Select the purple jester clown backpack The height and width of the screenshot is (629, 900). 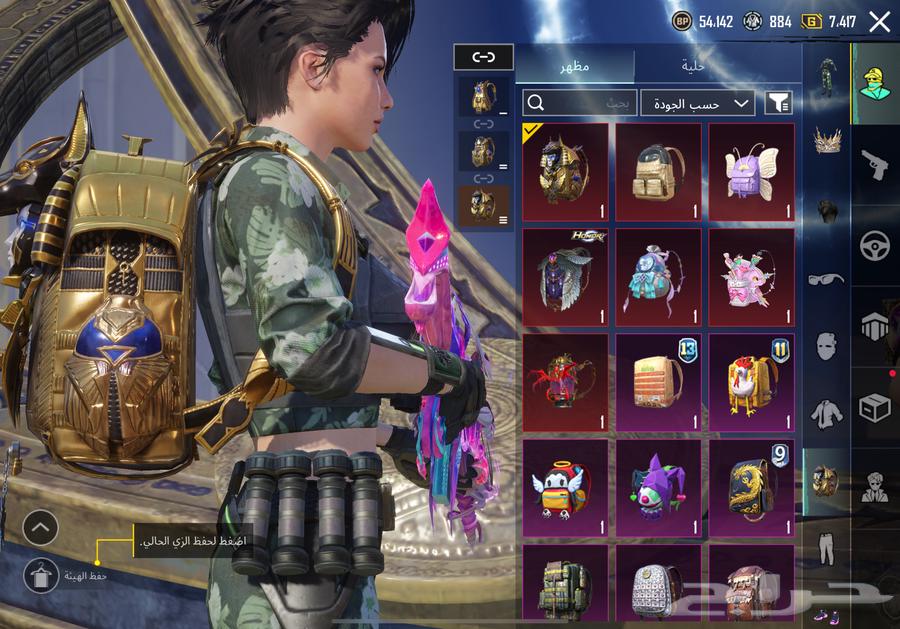658,487
